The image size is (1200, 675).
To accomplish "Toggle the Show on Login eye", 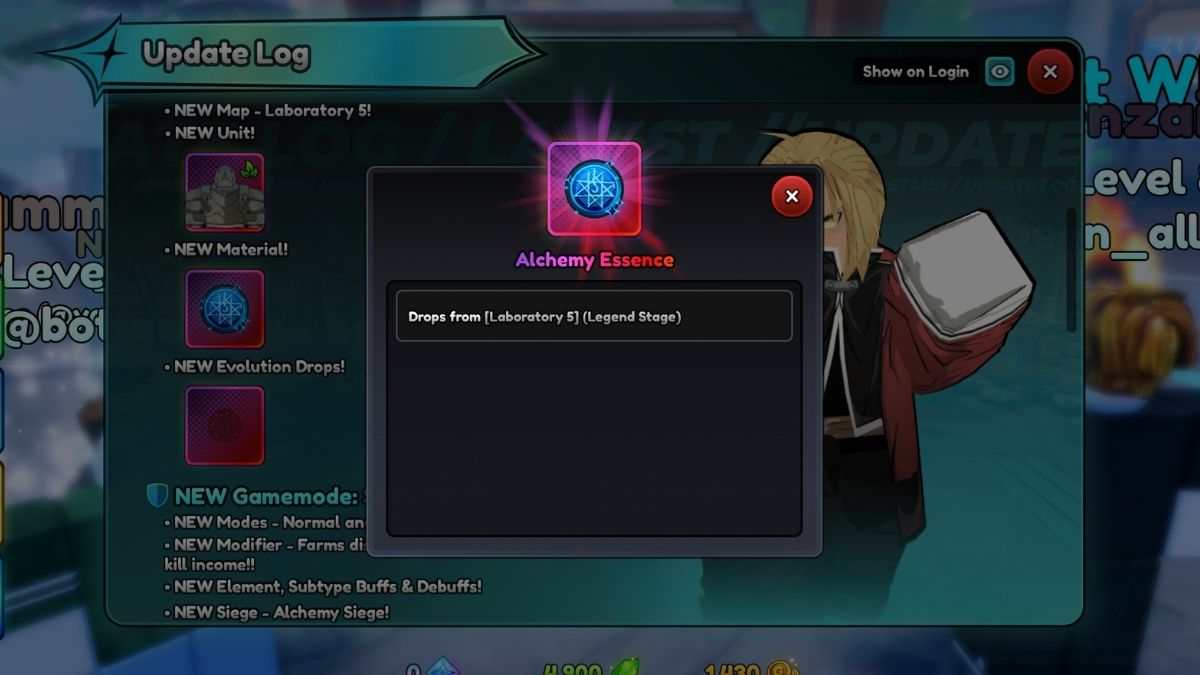I will pyautogui.click(x=999, y=72).
